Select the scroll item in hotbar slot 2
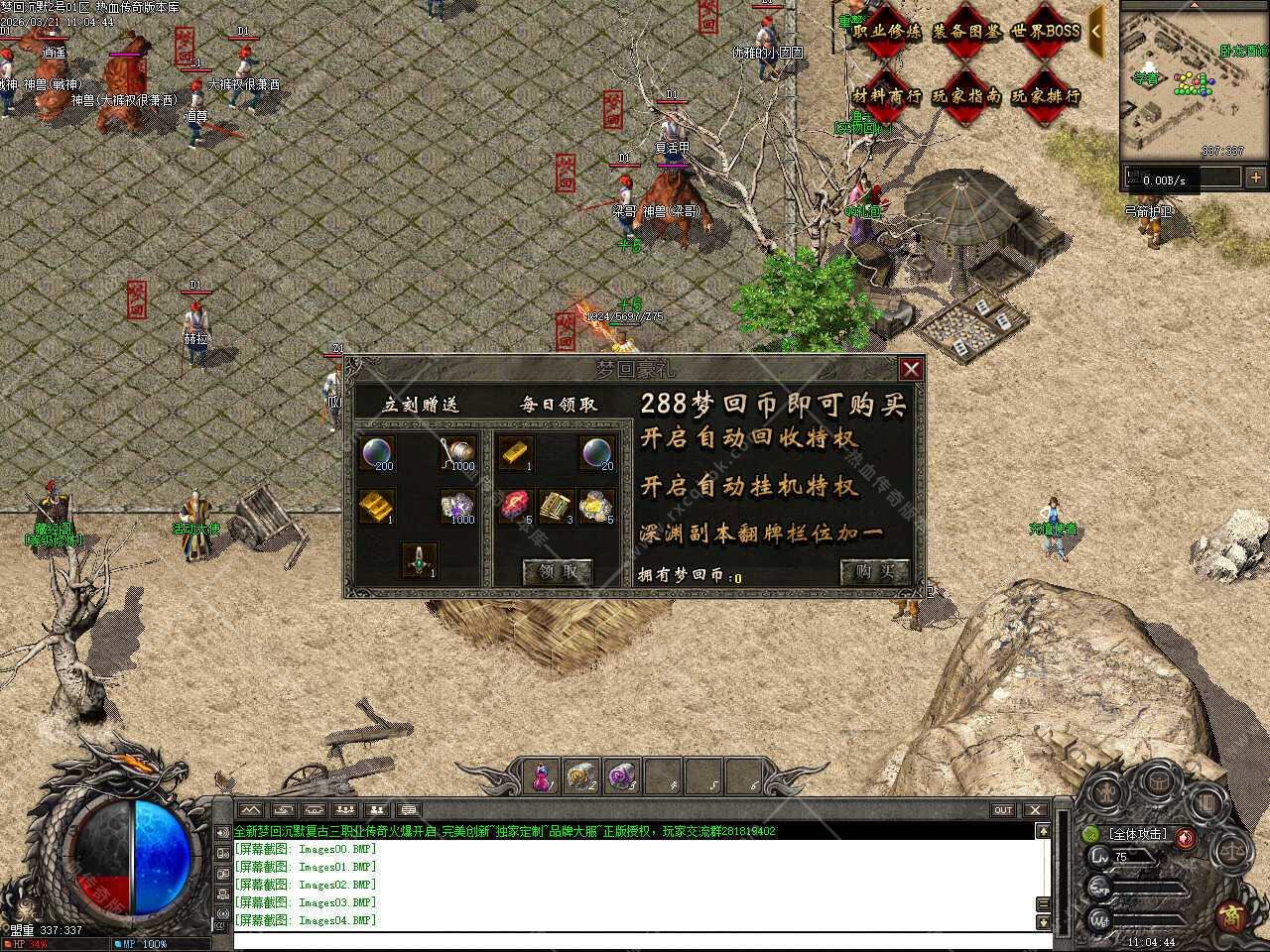Viewport: 1270px width, 952px height. click(581, 775)
